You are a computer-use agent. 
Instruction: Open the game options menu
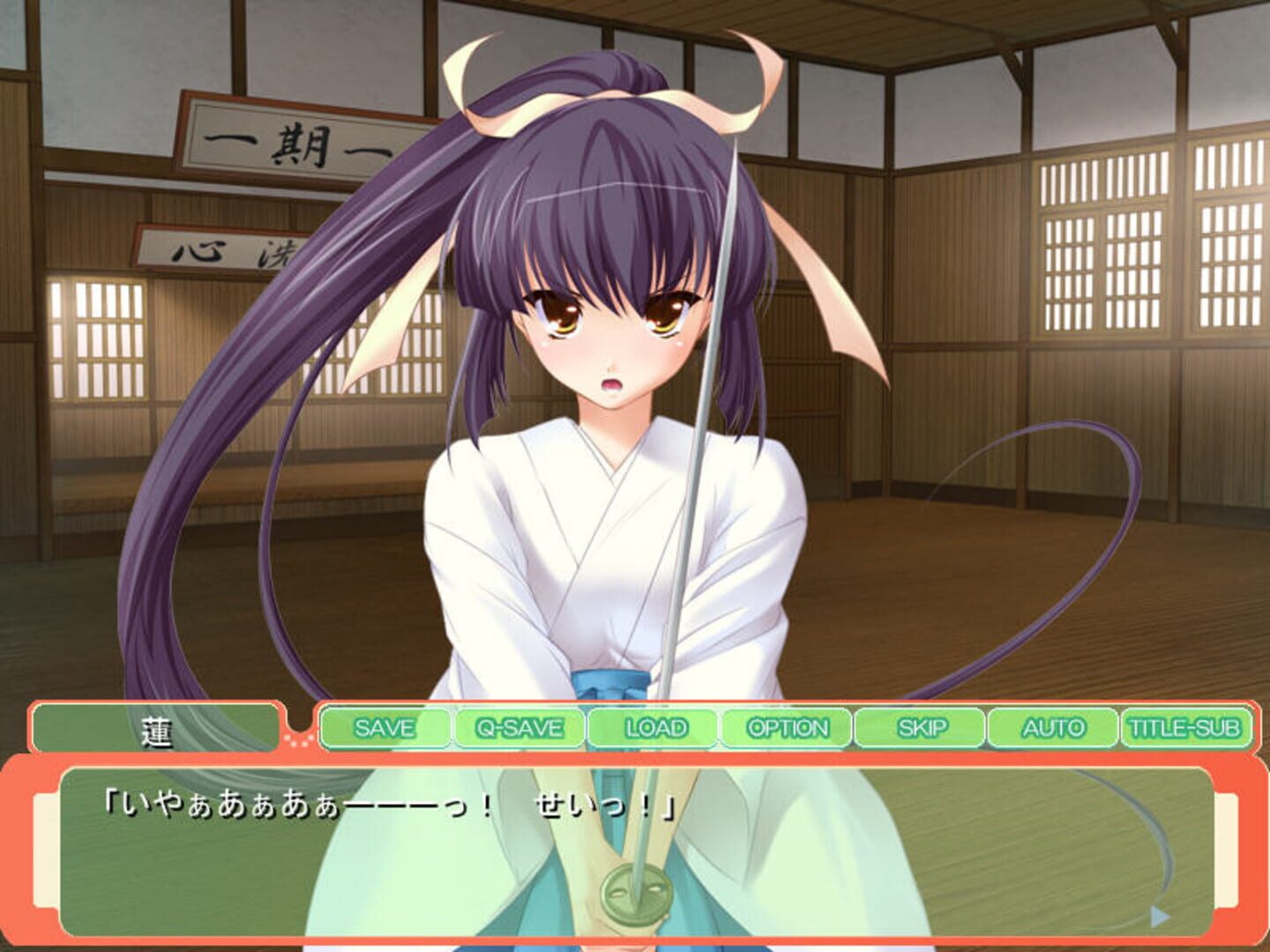[785, 728]
